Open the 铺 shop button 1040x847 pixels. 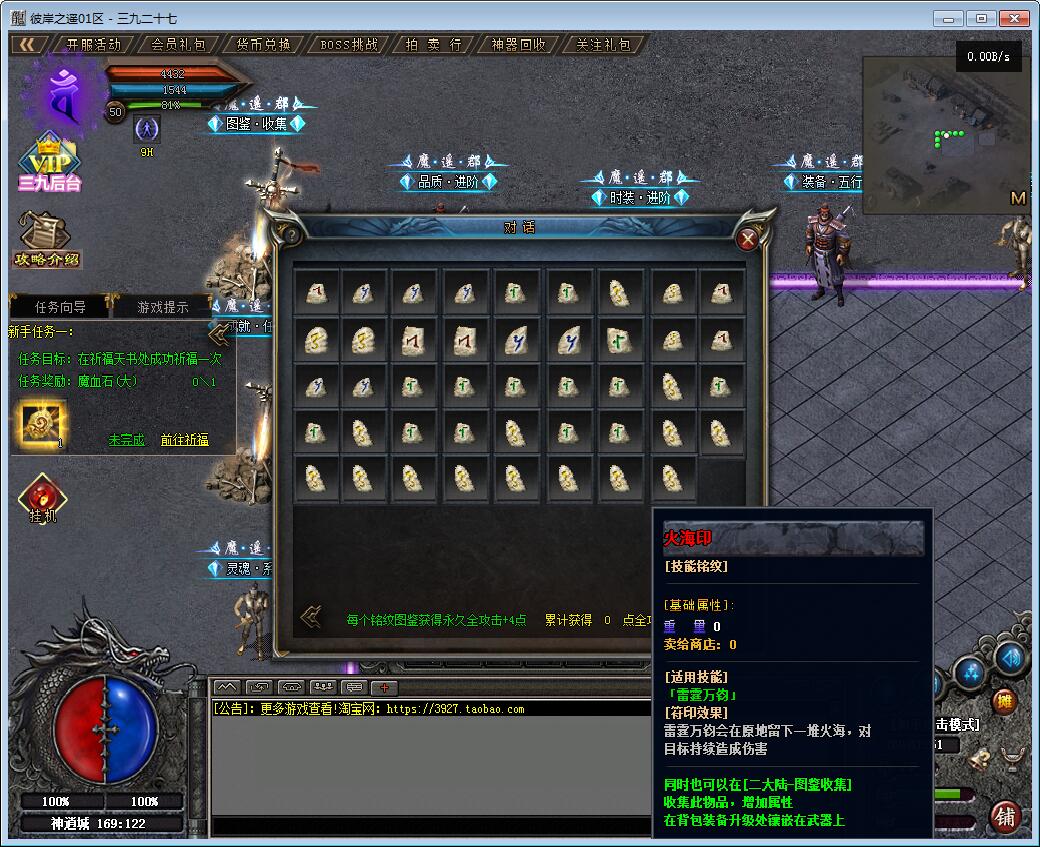point(1005,816)
